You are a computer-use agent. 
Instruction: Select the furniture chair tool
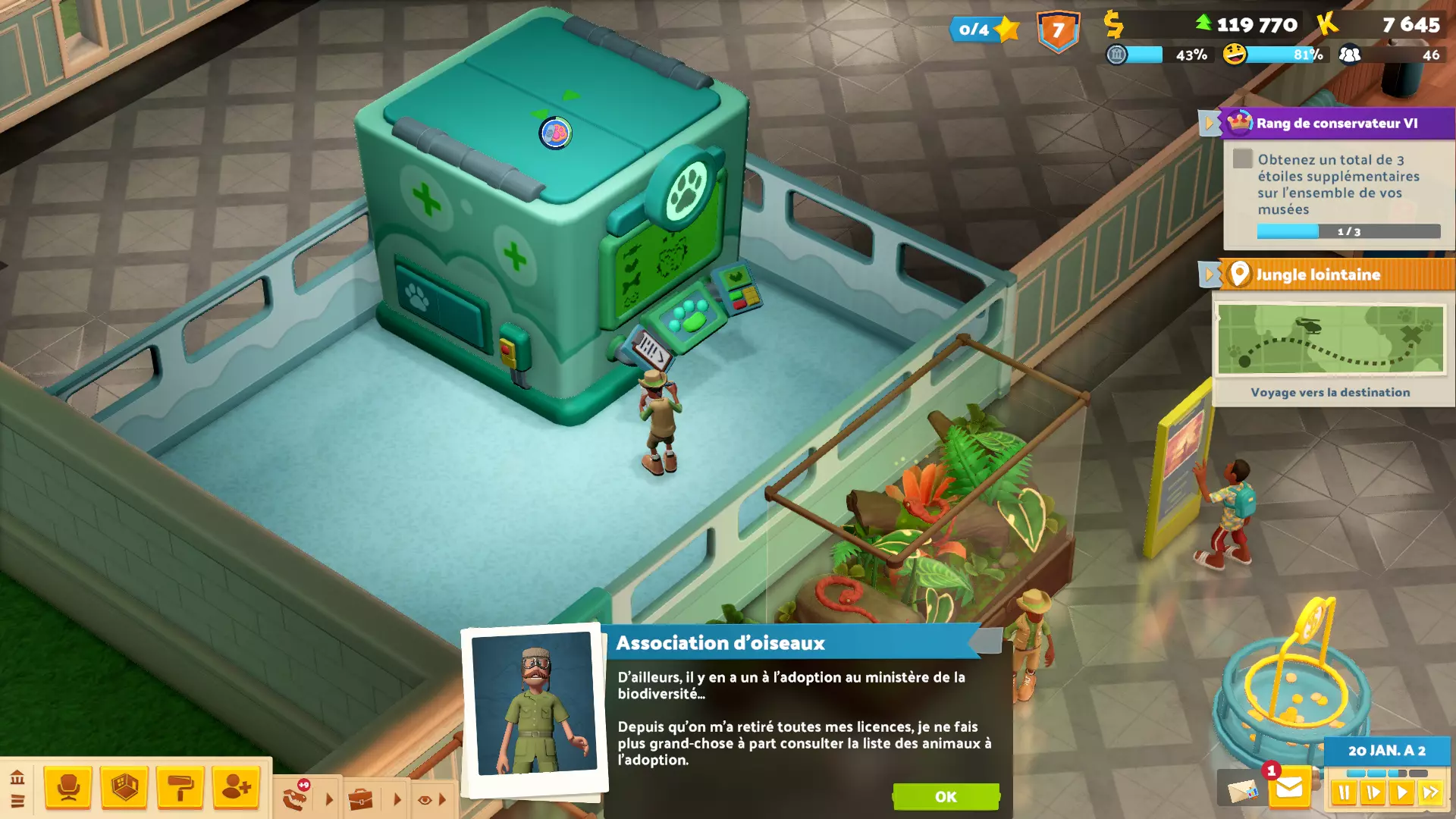click(x=68, y=788)
